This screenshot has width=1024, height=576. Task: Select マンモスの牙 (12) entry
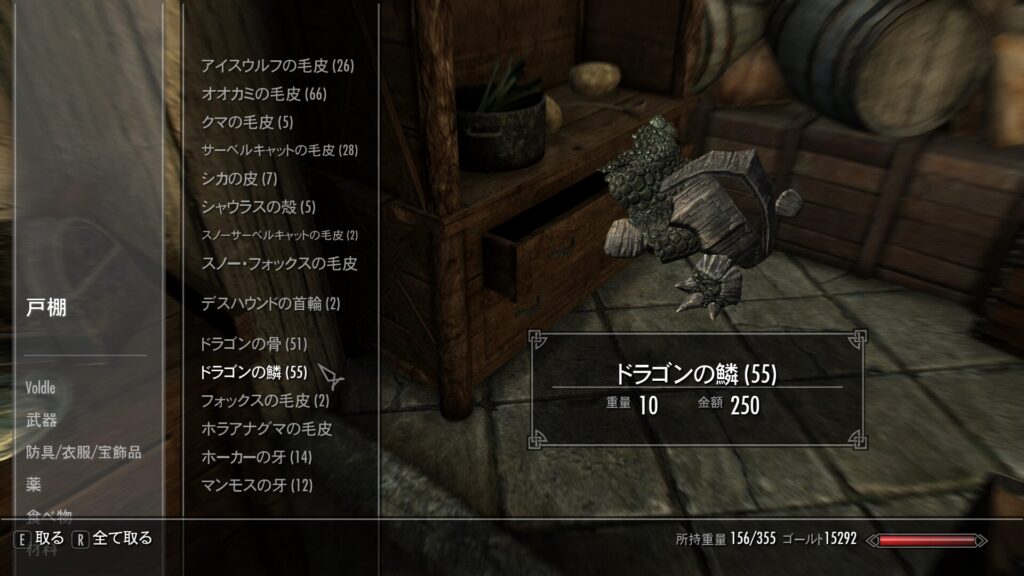257,485
